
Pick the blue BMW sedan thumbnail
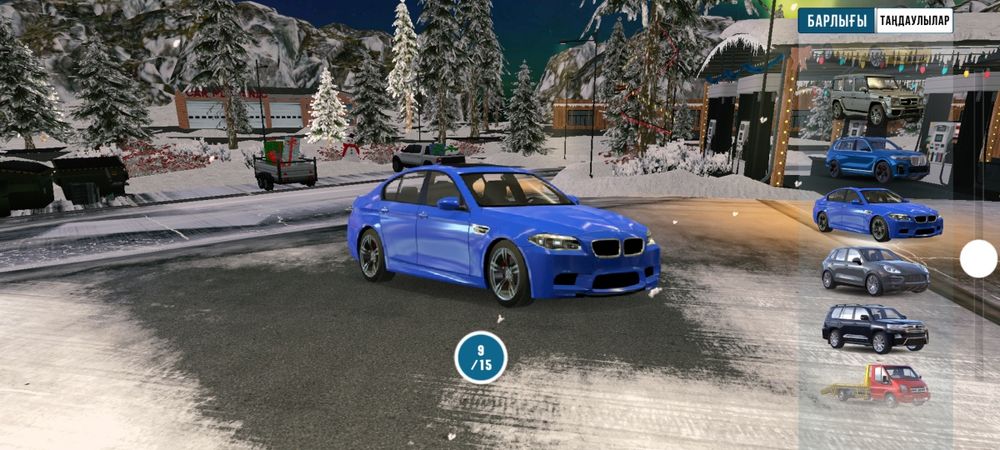[x=876, y=213]
